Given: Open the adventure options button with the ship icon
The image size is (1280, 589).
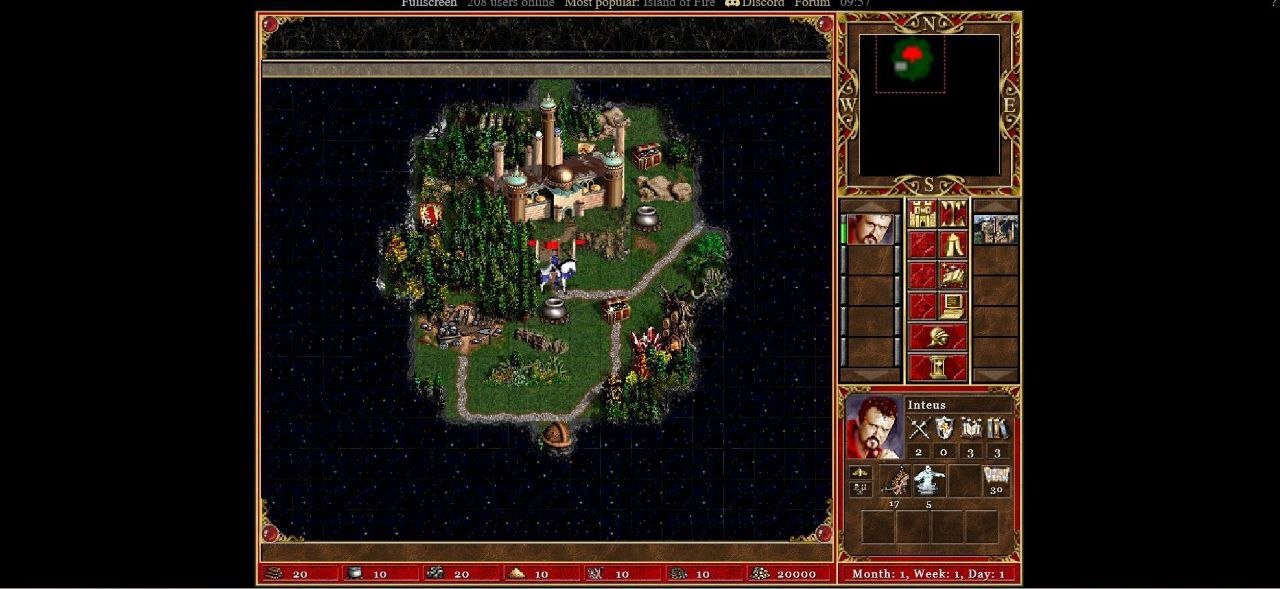Looking at the screenshot, I should pos(952,275).
